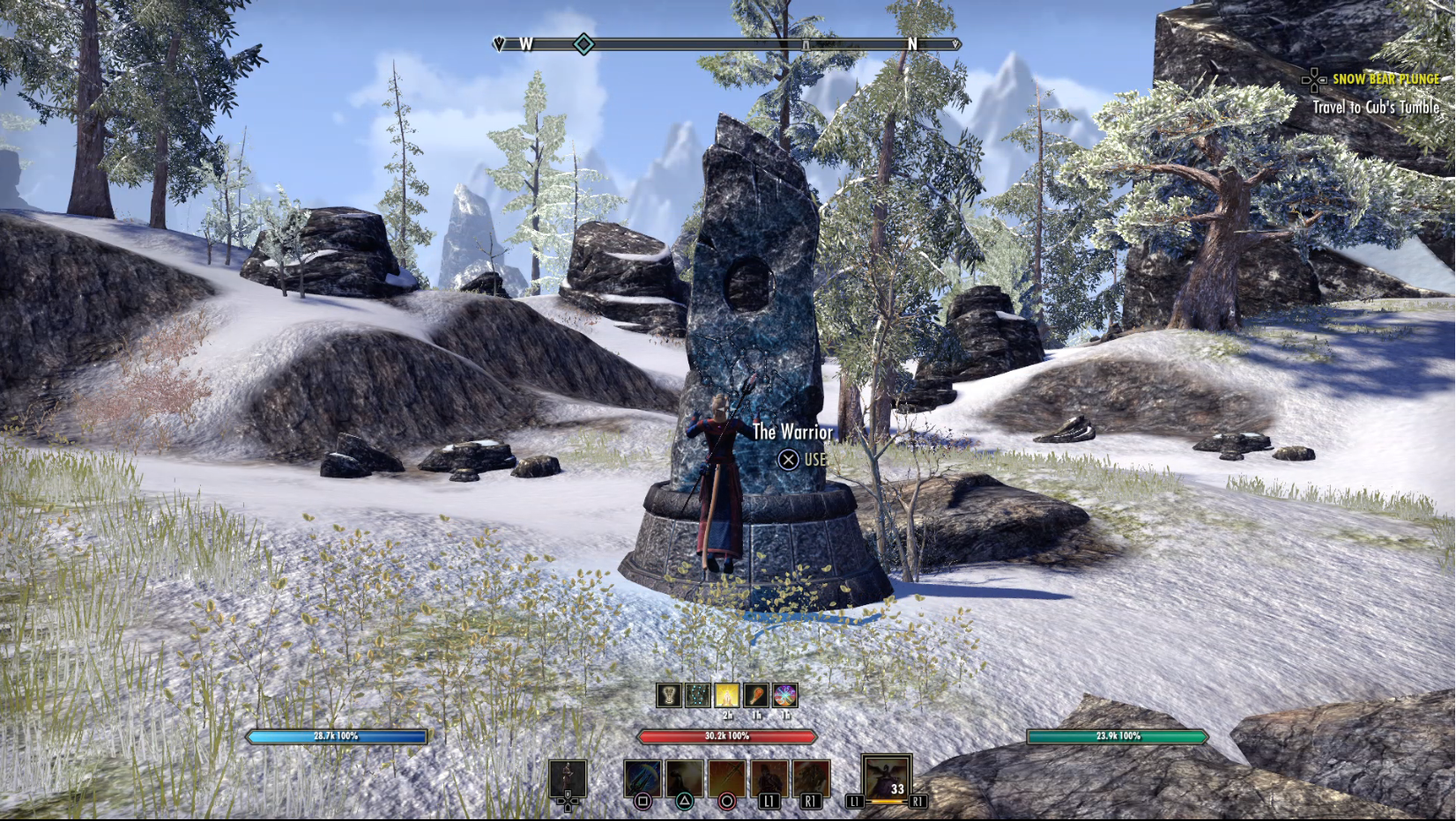This screenshot has width=1456, height=821.
Task: Activate the winged ultimate ability icon
Action: pyautogui.click(x=887, y=778)
